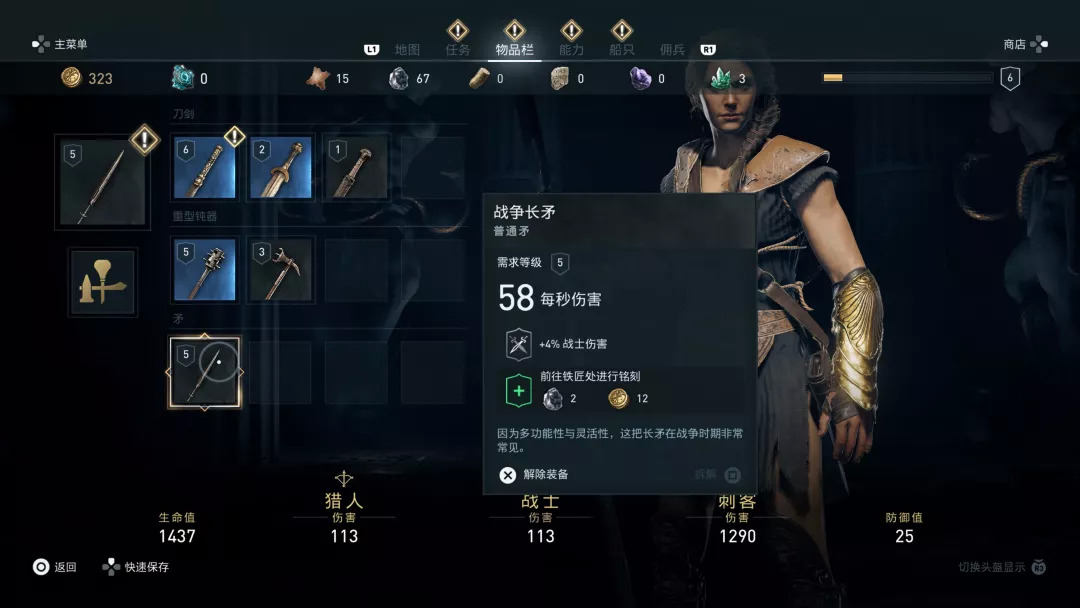Select the 物品栏 inventory tab
This screenshot has height=608, width=1080.
(515, 49)
